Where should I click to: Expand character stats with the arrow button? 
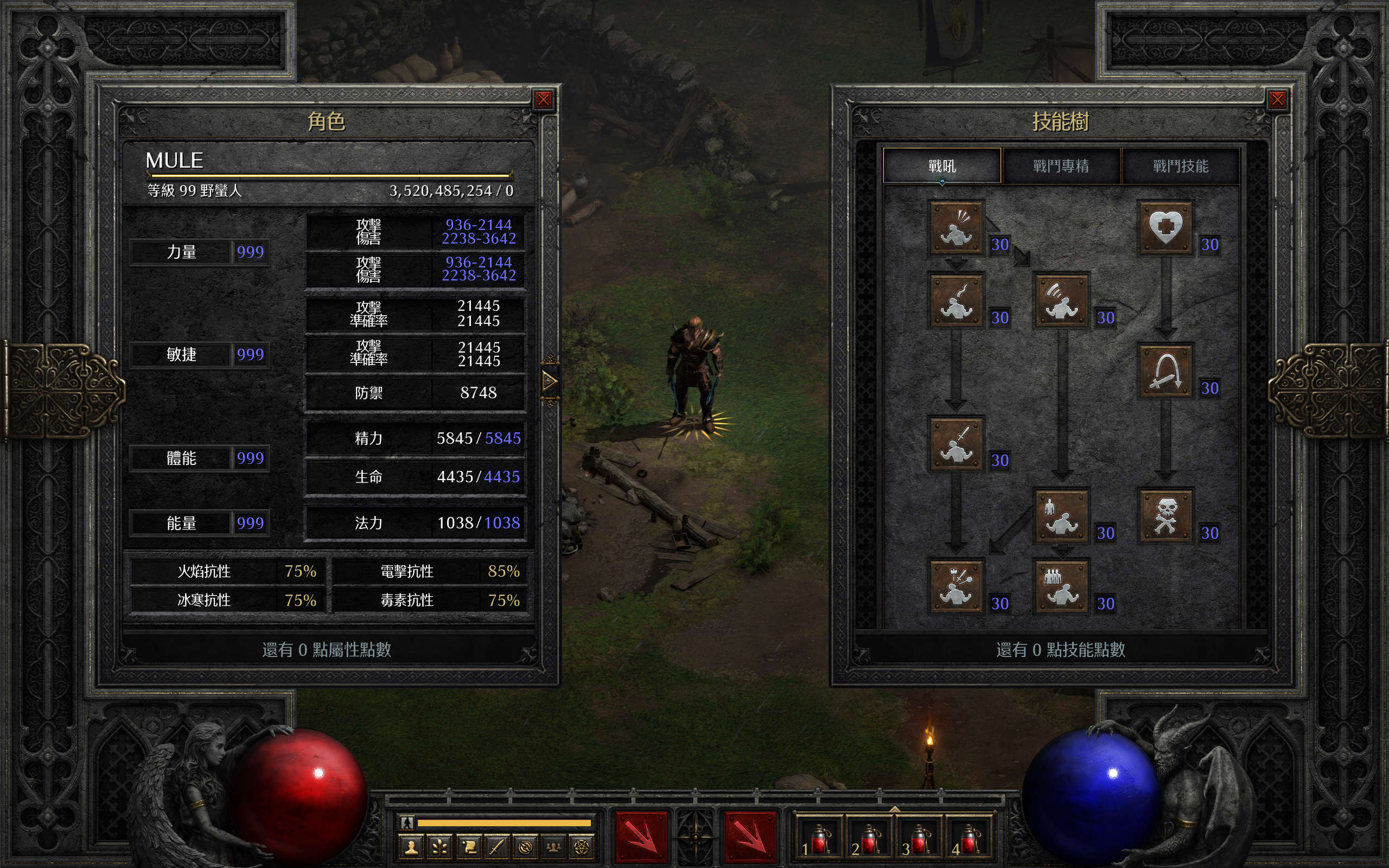tap(549, 381)
